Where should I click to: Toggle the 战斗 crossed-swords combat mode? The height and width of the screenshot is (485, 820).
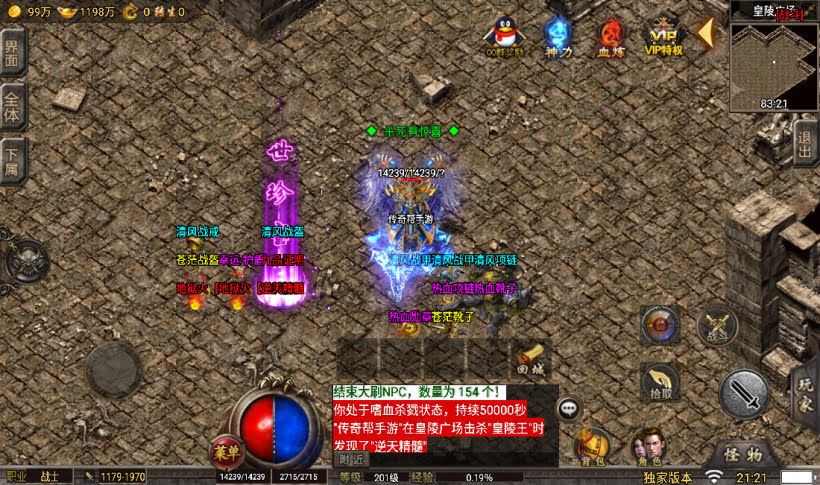coord(716,324)
